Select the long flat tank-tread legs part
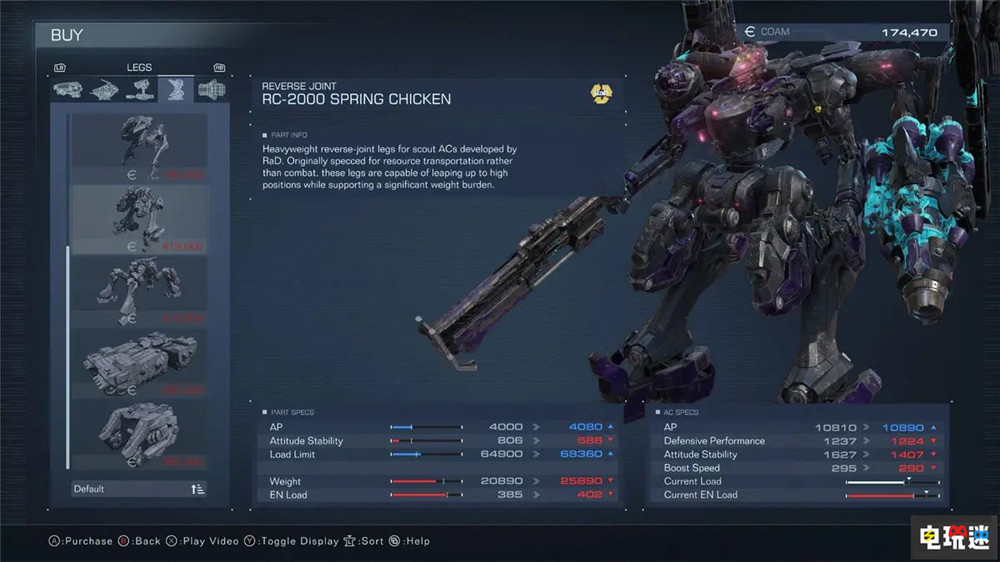 pos(140,363)
